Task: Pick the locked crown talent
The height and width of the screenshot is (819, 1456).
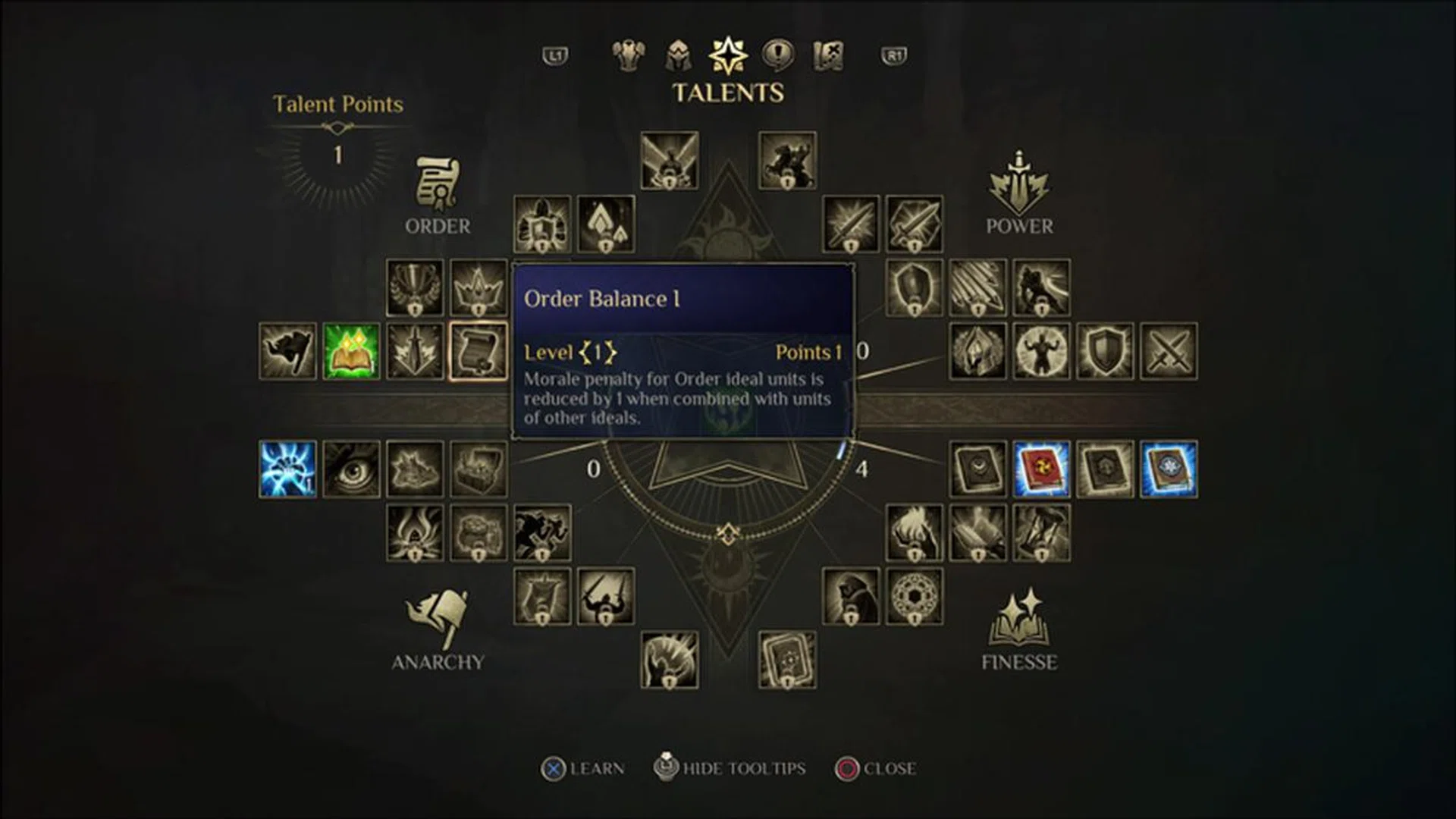Action: tap(479, 287)
